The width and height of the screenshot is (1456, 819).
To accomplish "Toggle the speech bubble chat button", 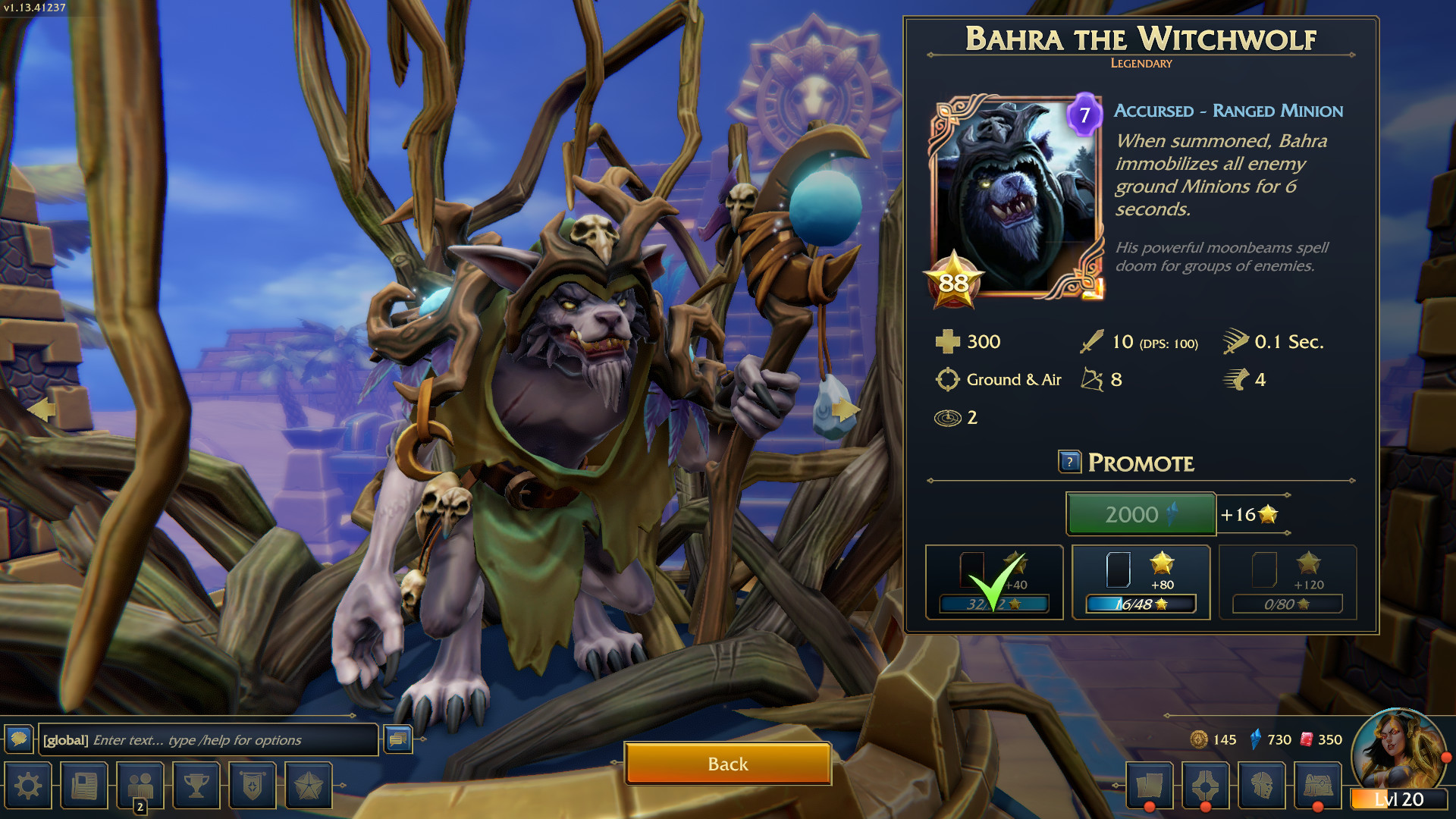I will click(x=19, y=739).
